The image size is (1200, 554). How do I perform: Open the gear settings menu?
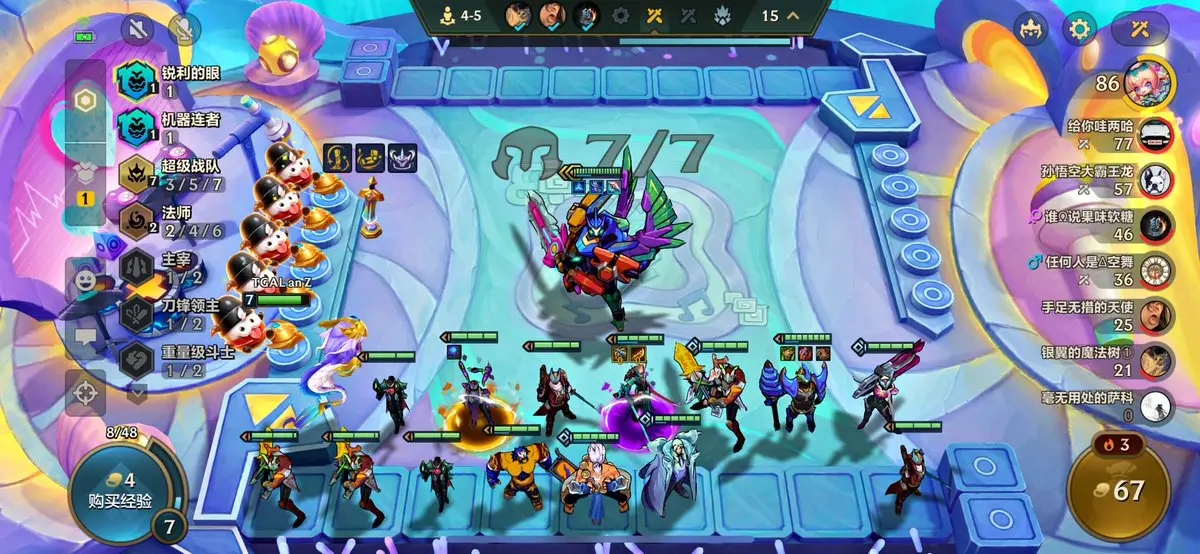[1081, 29]
